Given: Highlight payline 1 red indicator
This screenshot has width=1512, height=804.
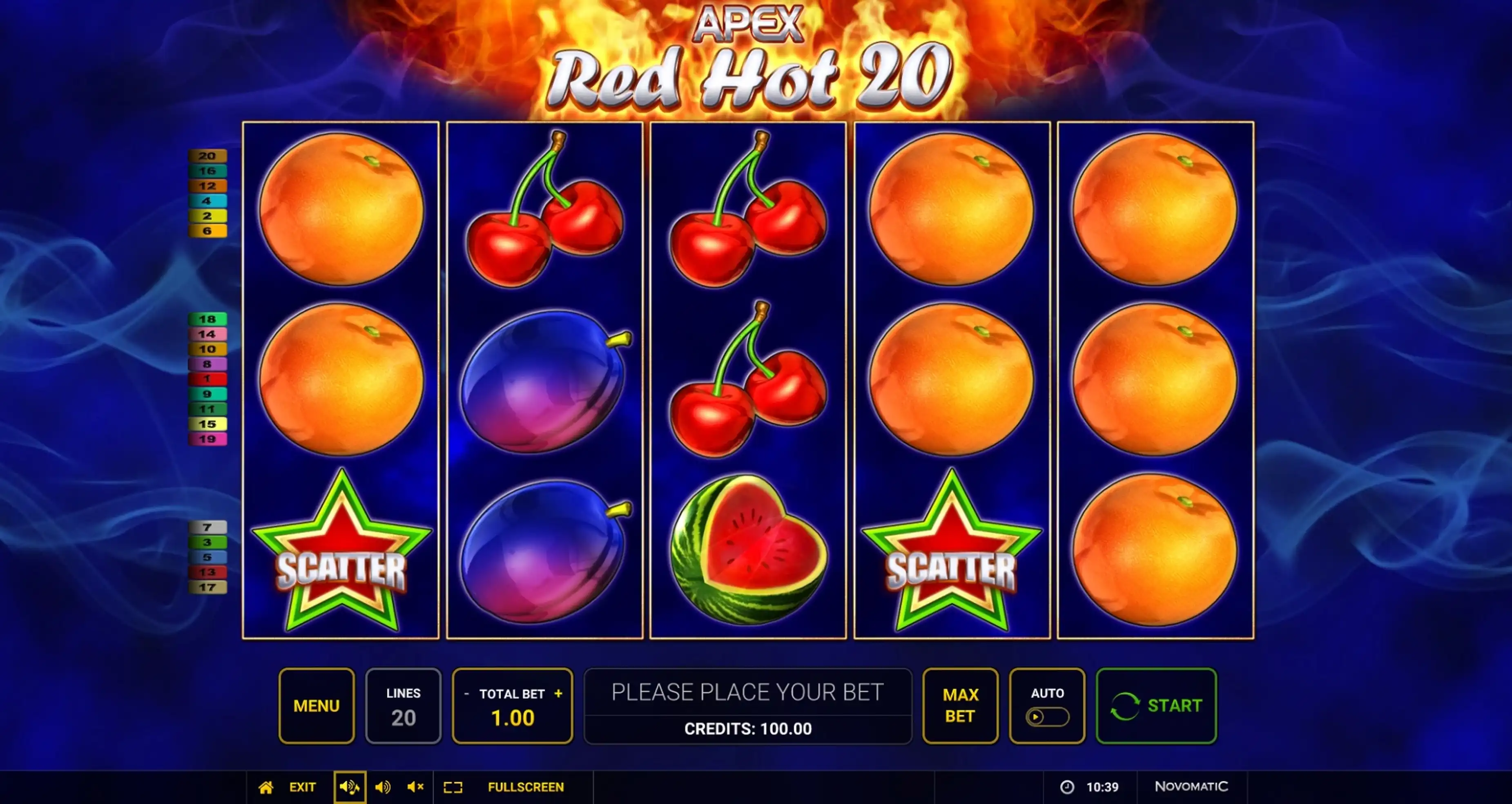Looking at the screenshot, I should pyautogui.click(x=207, y=379).
